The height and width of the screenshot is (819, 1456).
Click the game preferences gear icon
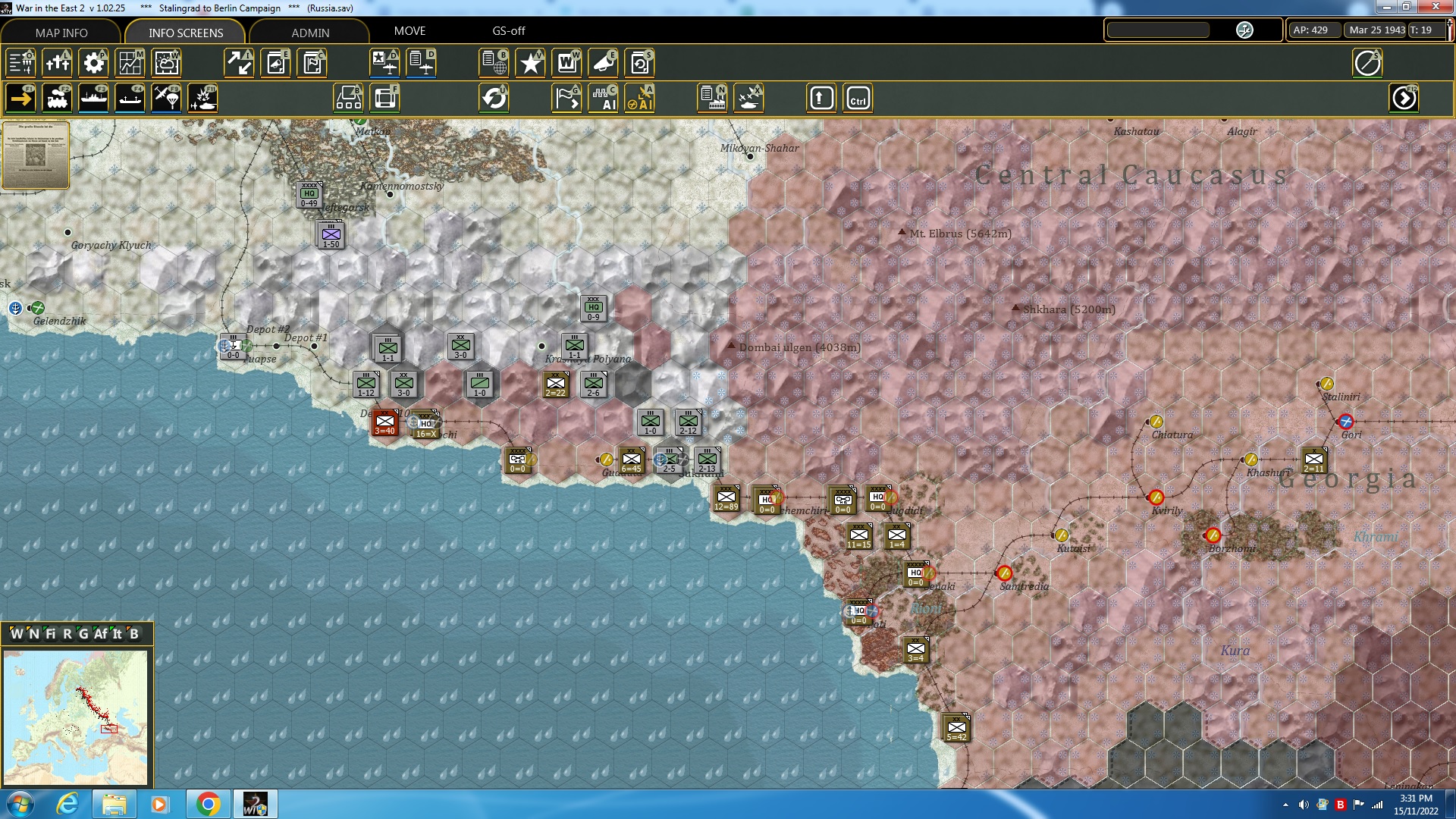93,63
